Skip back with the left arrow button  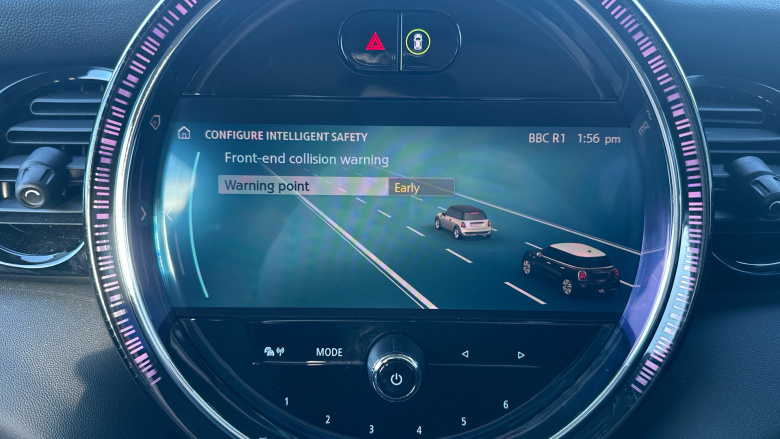click(x=464, y=354)
